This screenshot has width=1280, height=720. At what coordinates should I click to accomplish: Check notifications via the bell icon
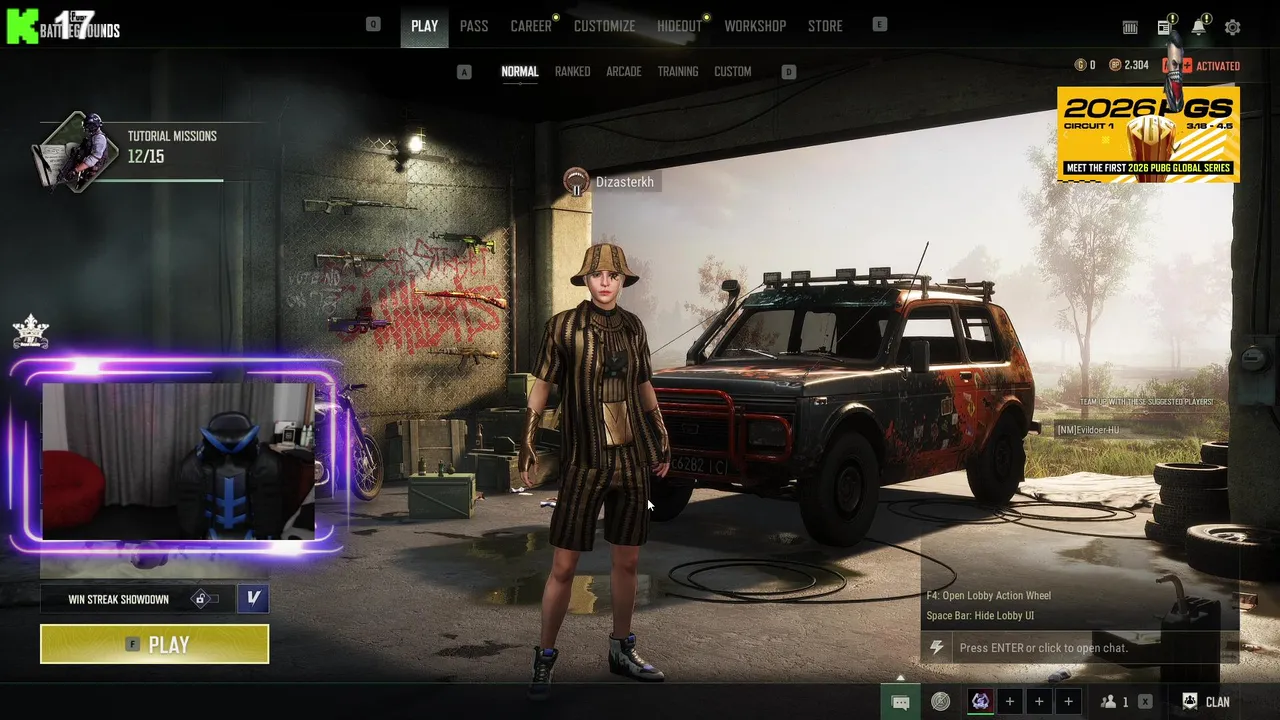(x=1198, y=27)
